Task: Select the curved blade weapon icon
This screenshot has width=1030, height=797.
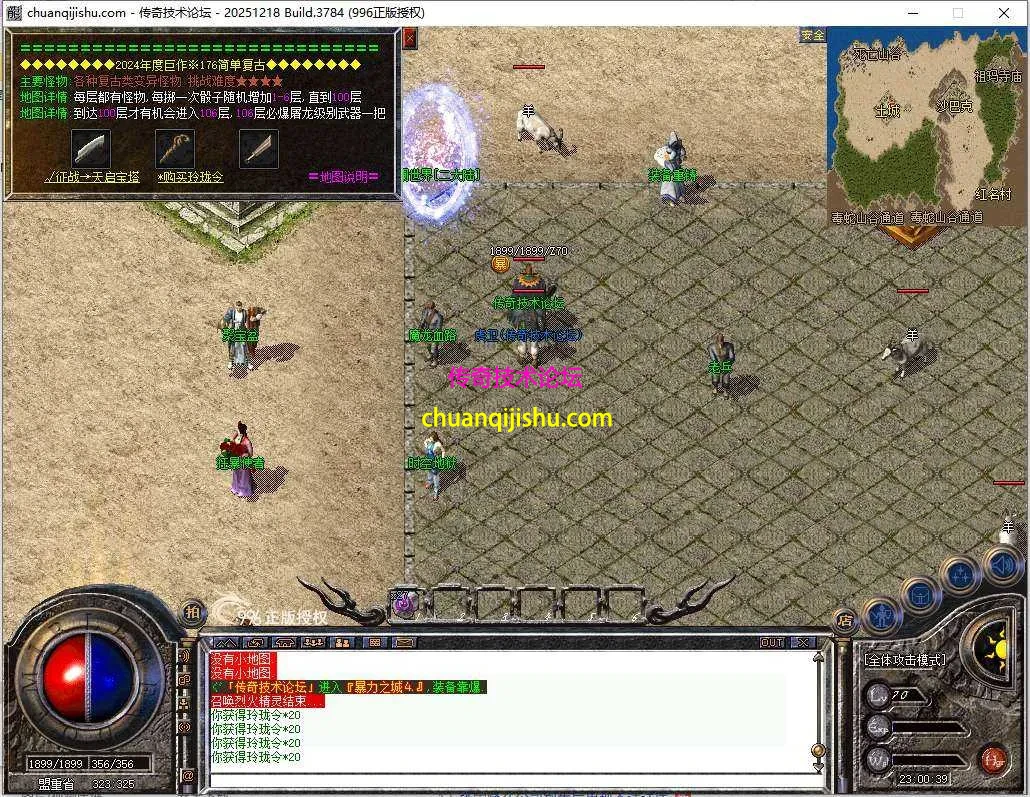Action: [x=90, y=148]
